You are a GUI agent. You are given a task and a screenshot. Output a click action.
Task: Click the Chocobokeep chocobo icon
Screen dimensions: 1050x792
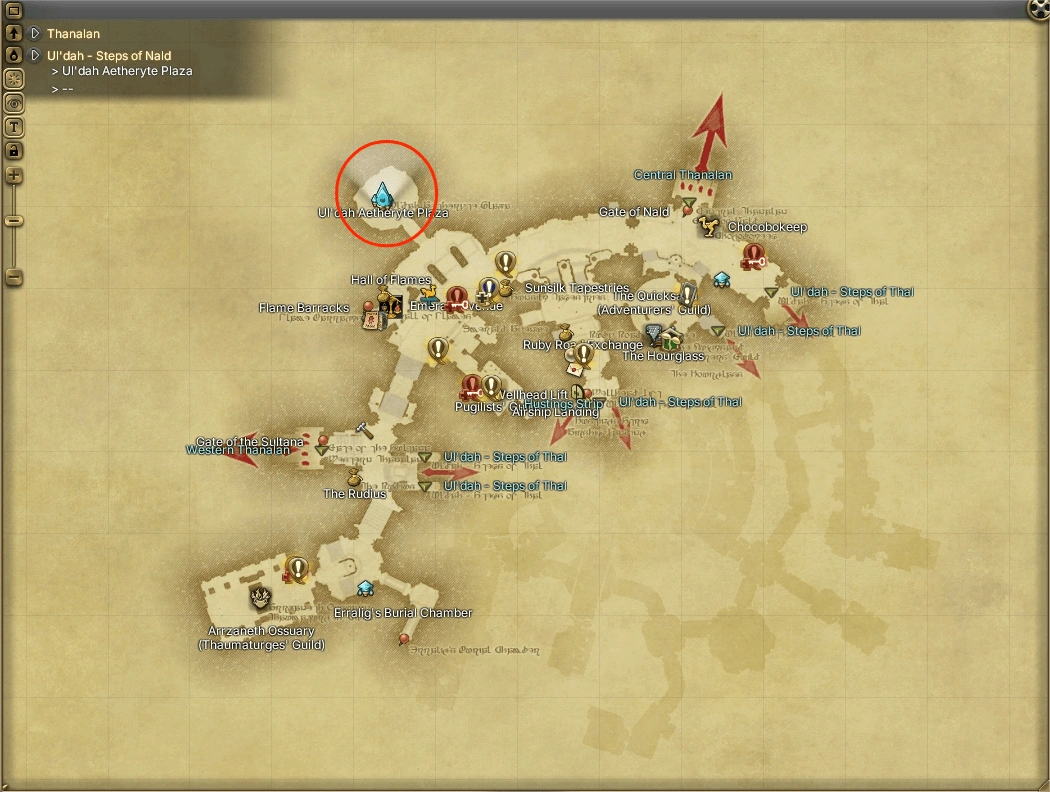coord(710,227)
